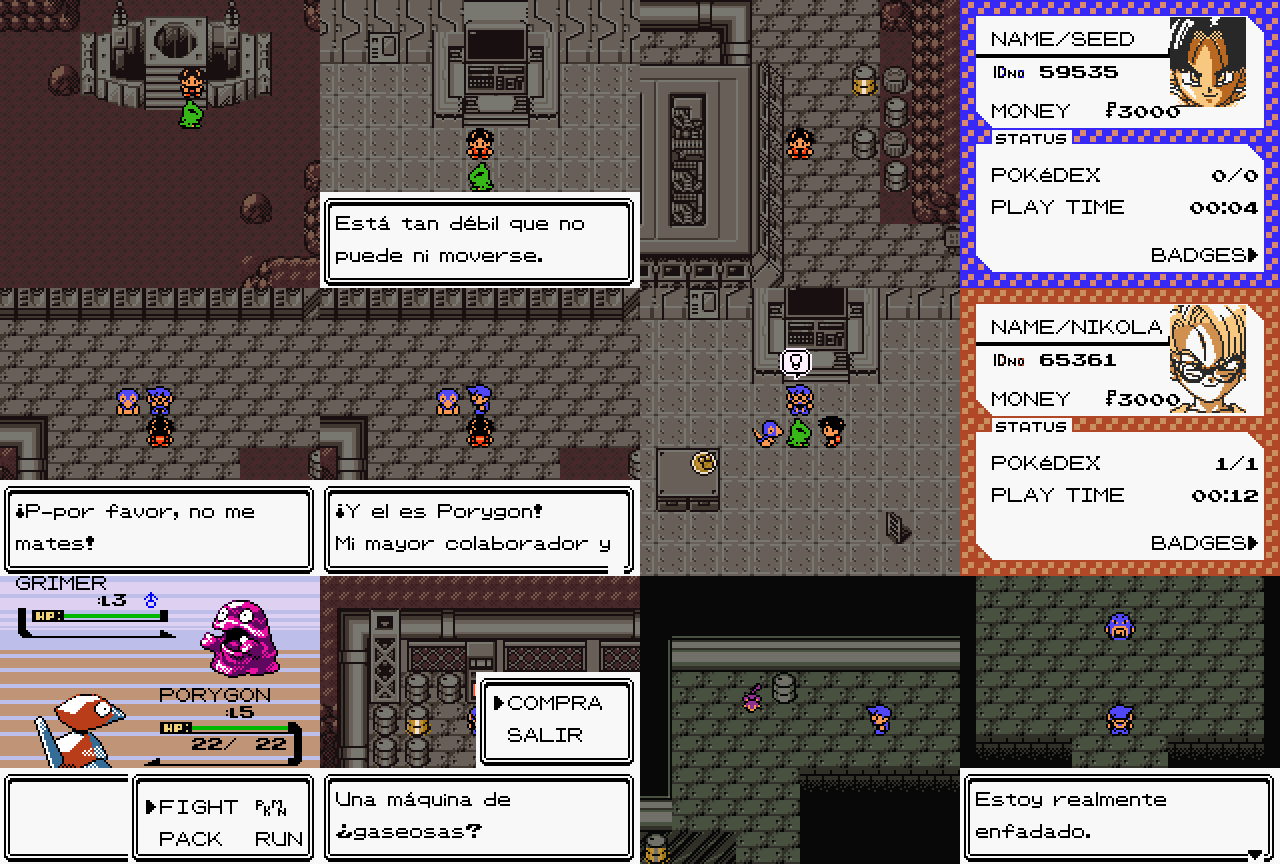Select RUN to flee the battle

pos(278,839)
